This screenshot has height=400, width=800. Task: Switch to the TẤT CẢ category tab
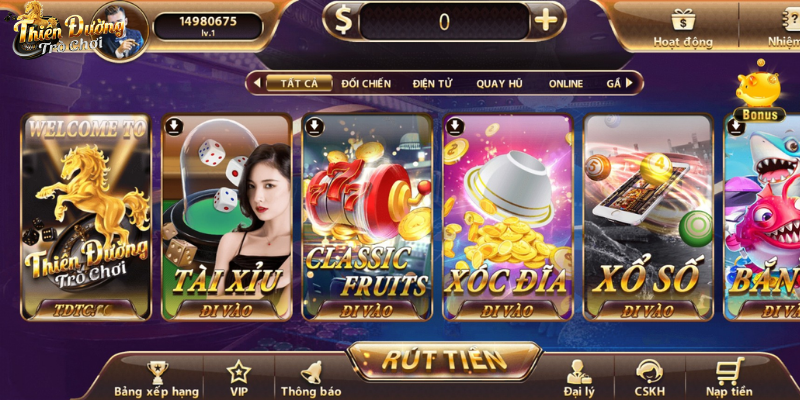(299, 83)
